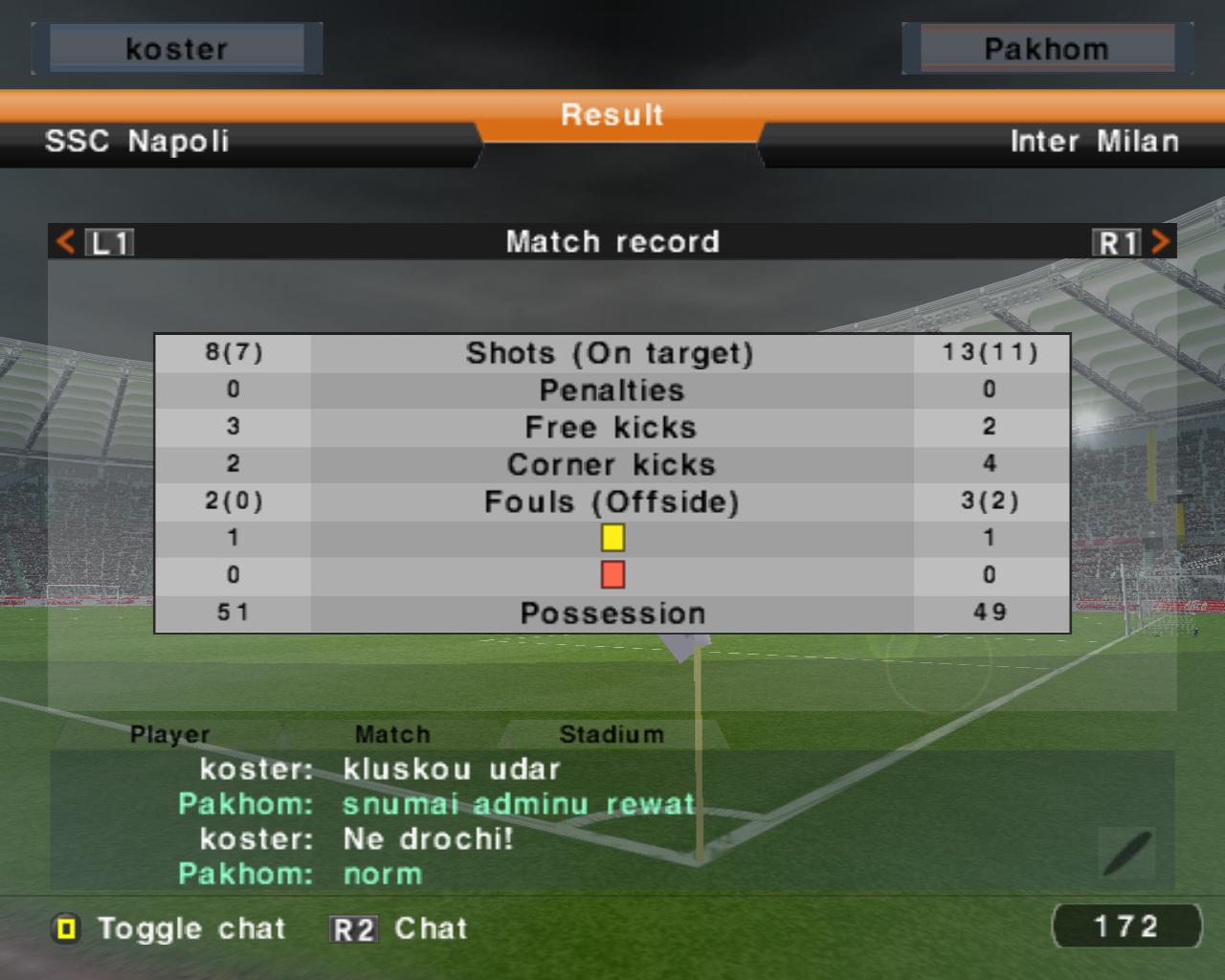Image resolution: width=1225 pixels, height=980 pixels.
Task: Select the Pakhom player name panel
Action: pos(1046,49)
